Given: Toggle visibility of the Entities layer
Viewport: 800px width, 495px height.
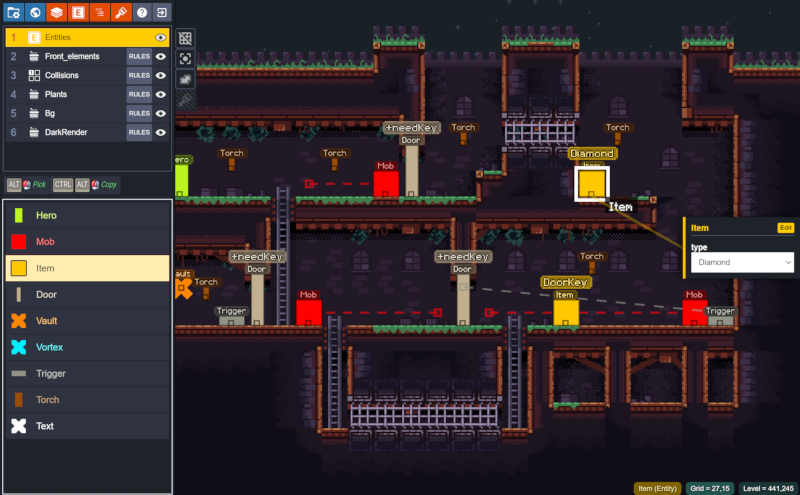Looking at the screenshot, I should coord(160,37).
